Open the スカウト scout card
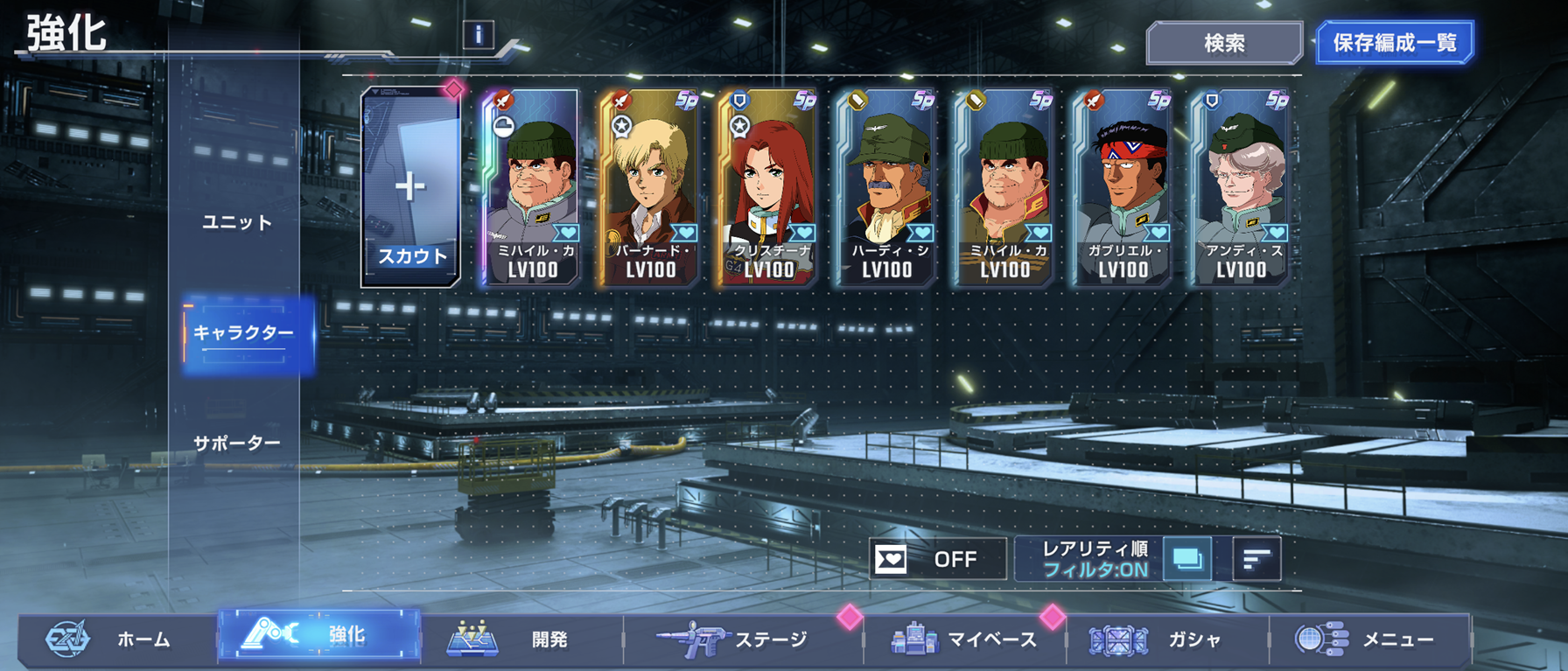The width and height of the screenshot is (1568, 671). pos(410,188)
